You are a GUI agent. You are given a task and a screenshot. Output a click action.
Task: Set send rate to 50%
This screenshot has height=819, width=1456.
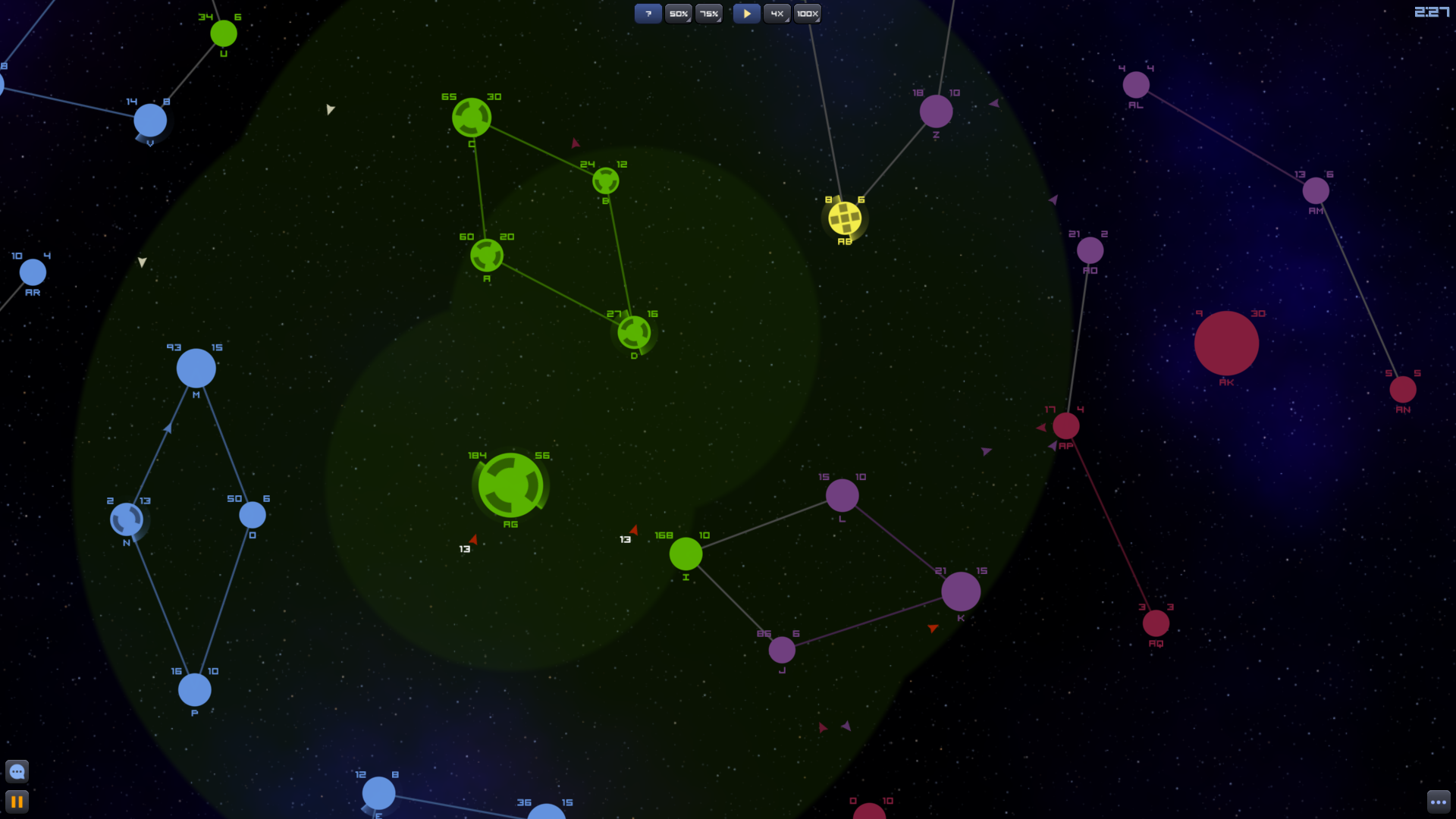click(677, 13)
